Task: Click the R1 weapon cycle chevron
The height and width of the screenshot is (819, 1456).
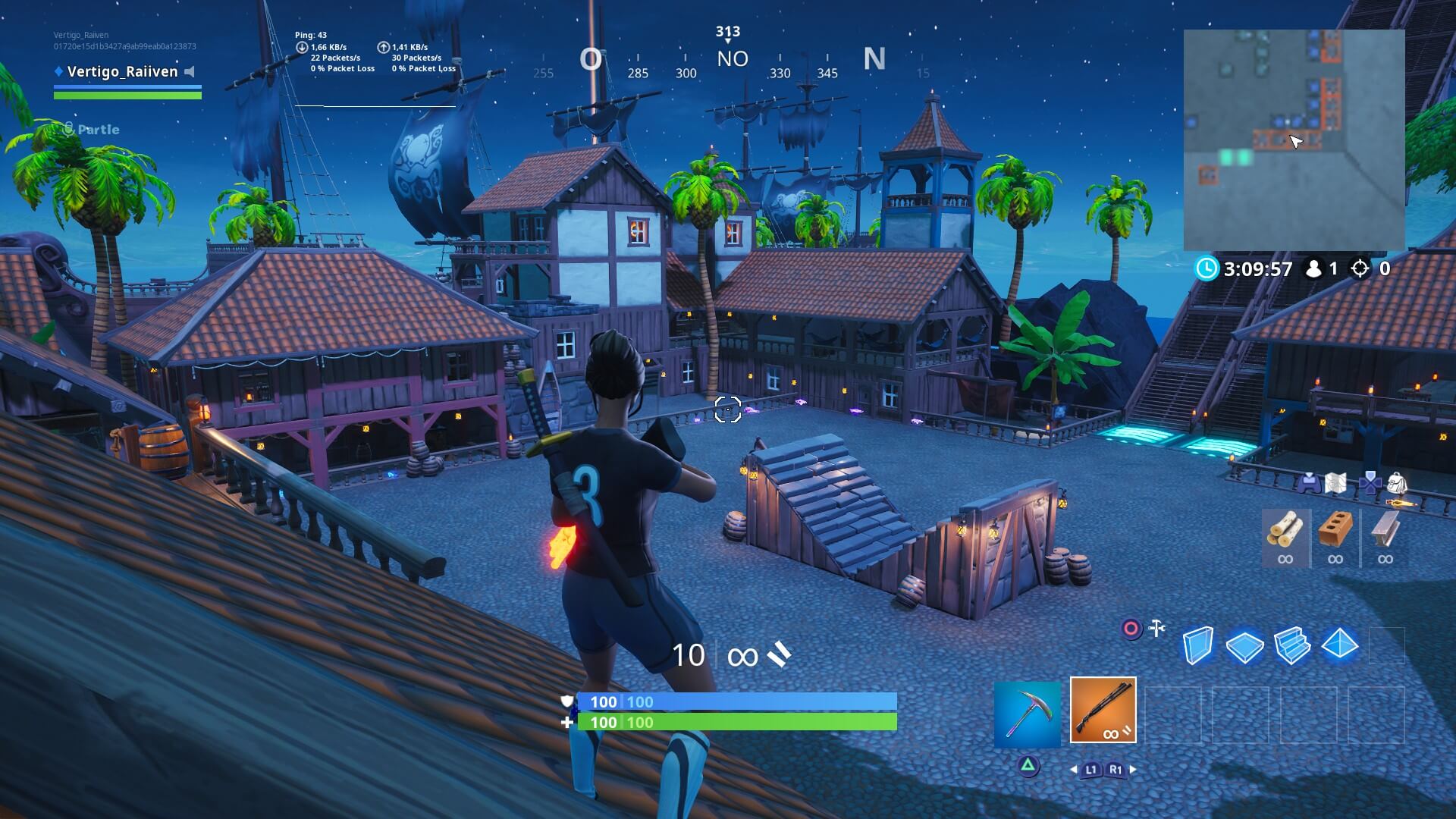Action: click(1116, 770)
